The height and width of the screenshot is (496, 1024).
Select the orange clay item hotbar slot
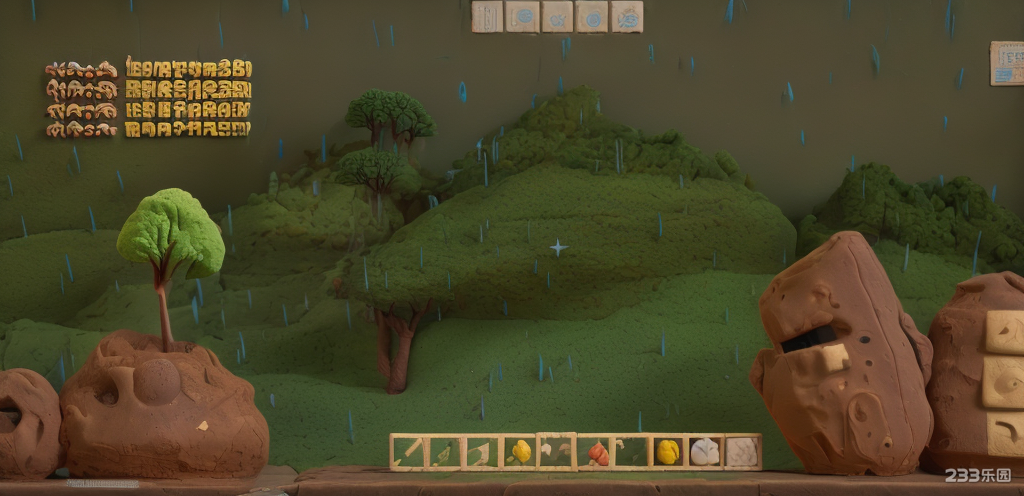tap(596, 452)
